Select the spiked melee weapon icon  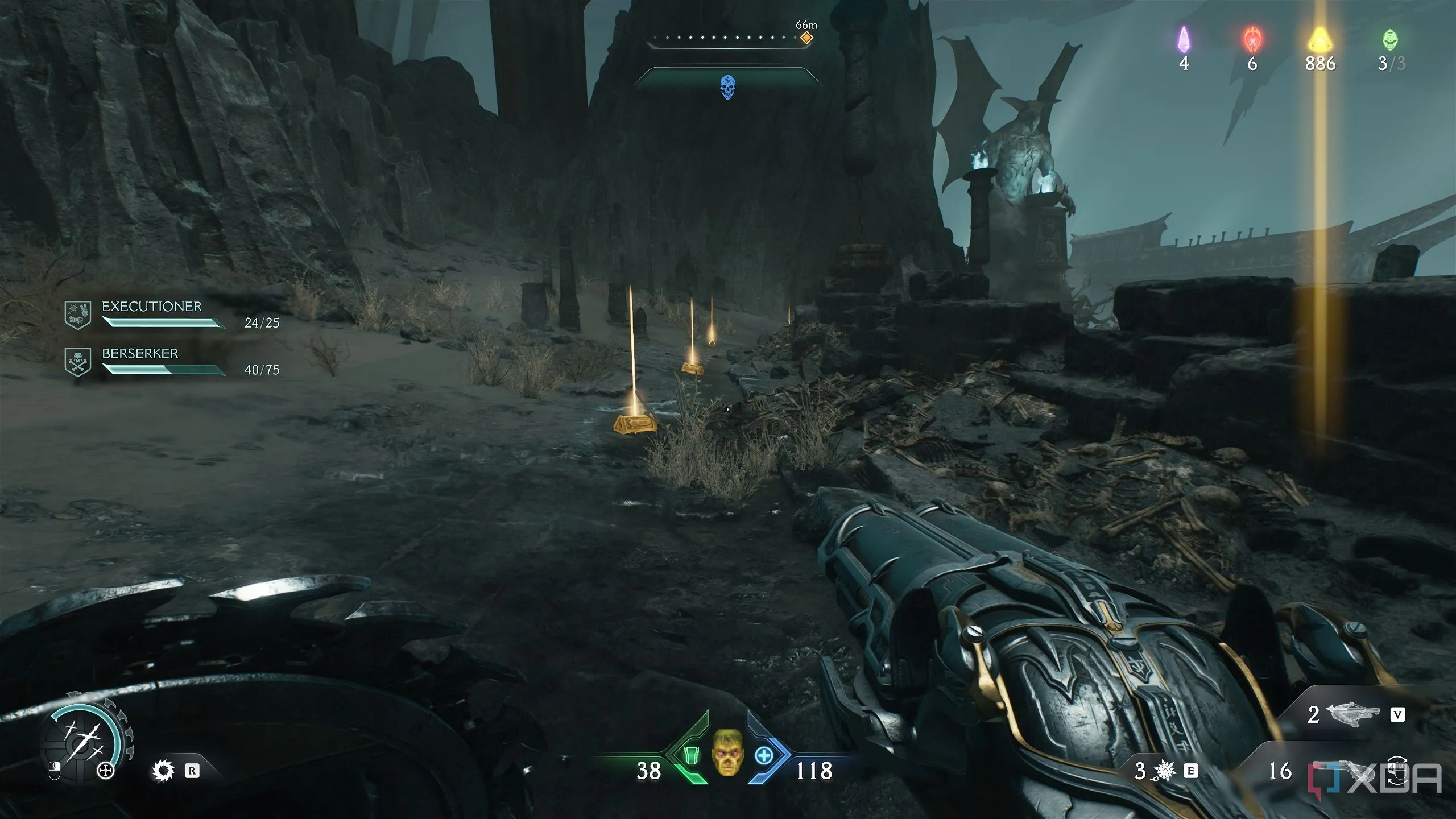(x=163, y=771)
